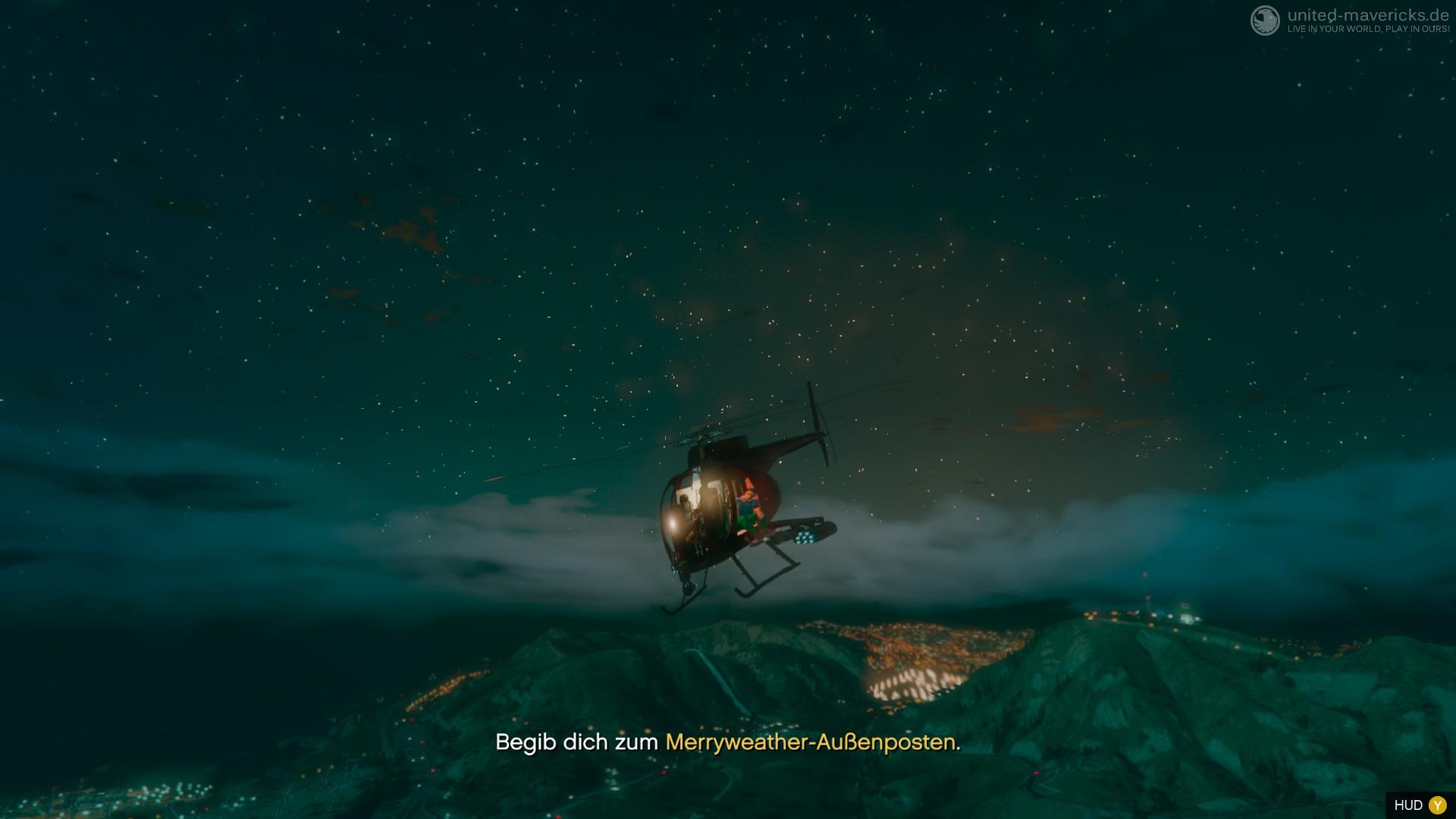Click the united-mavericks.de watermark logo

click(1264, 20)
